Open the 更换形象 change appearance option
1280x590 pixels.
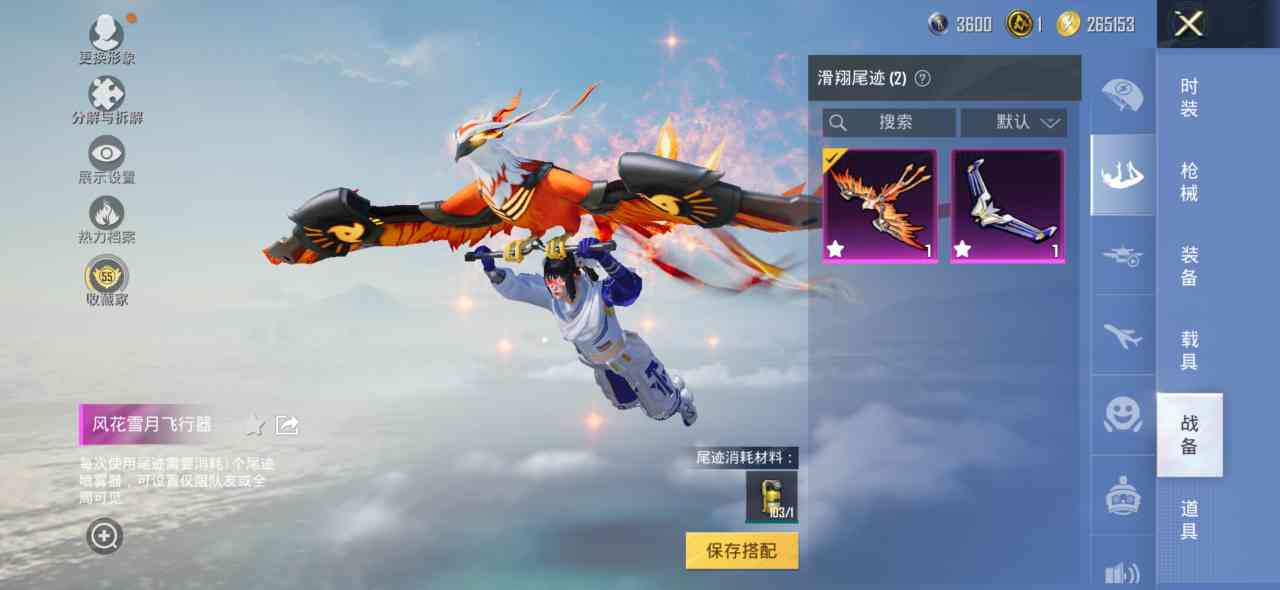point(106,38)
